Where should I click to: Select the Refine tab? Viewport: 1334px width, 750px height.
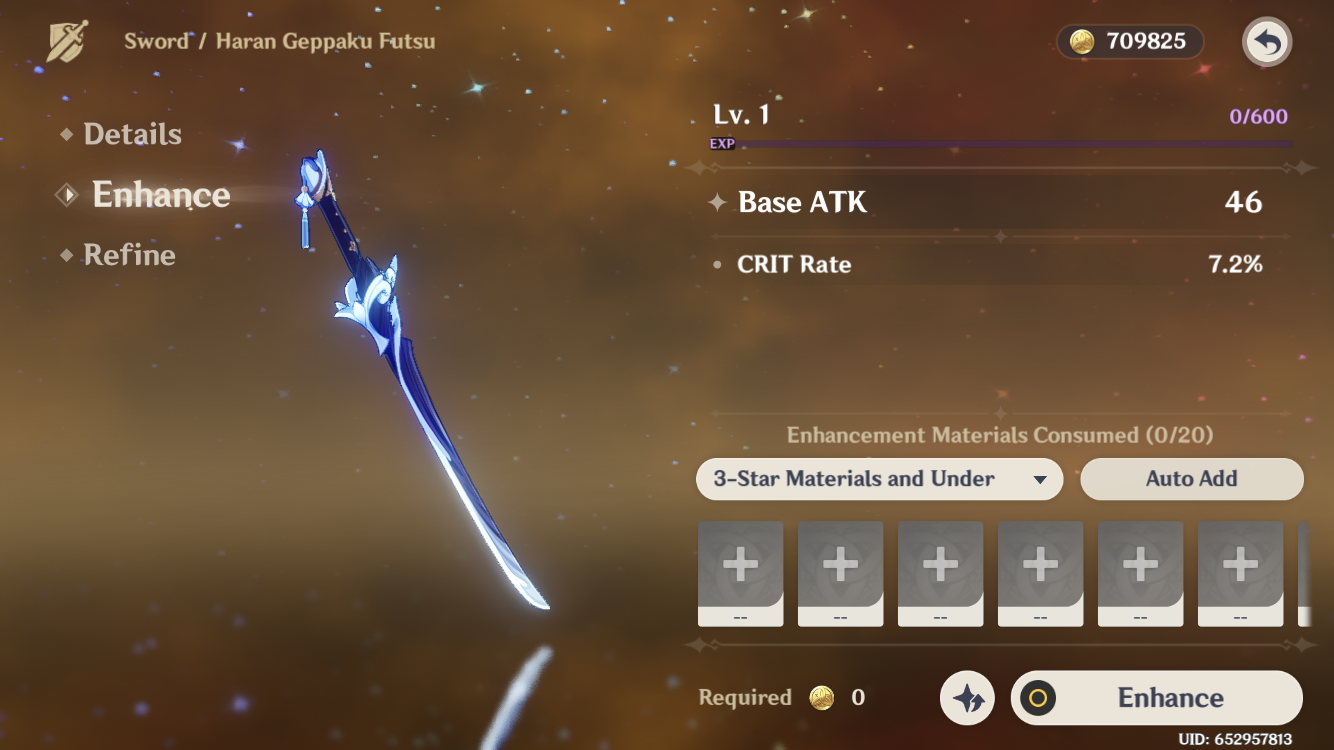[129, 255]
